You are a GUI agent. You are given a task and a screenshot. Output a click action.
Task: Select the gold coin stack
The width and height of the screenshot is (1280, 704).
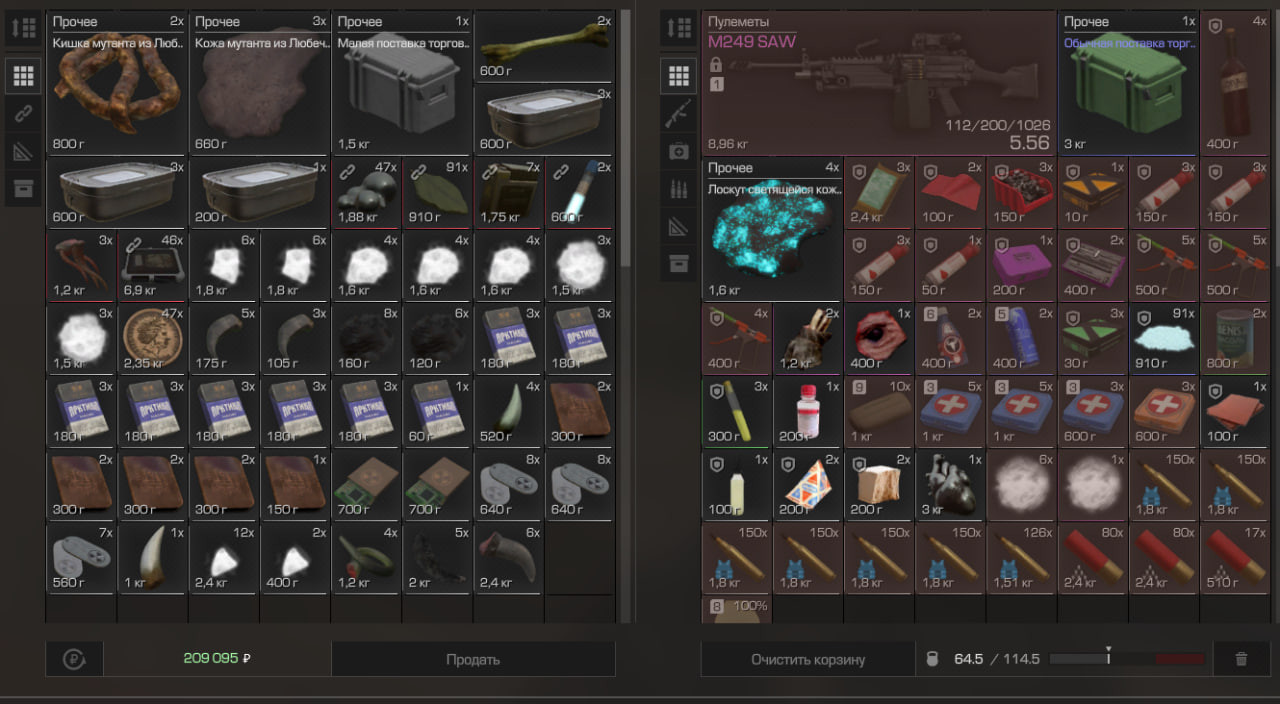click(152, 338)
